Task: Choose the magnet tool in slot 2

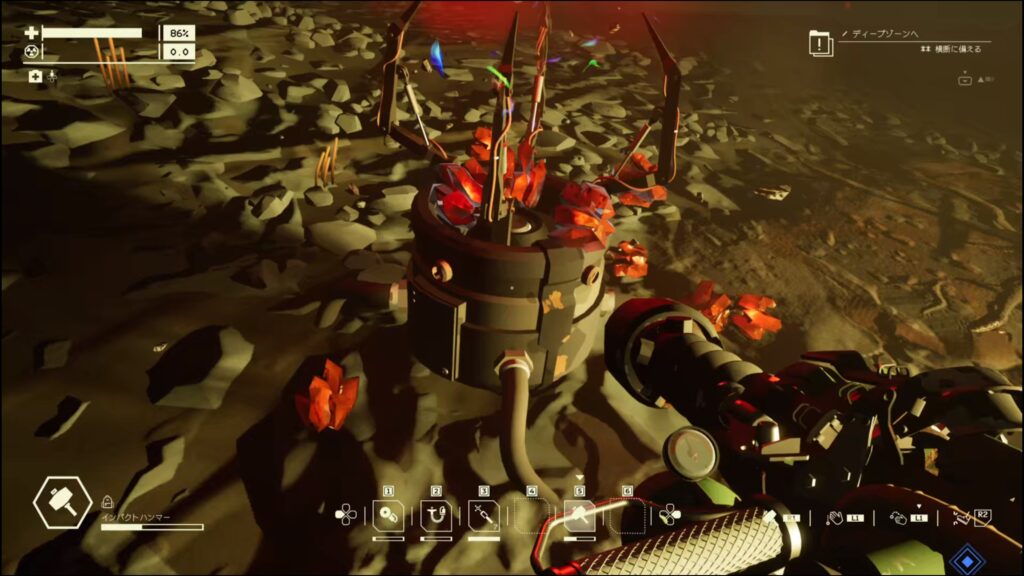Action: (436, 516)
